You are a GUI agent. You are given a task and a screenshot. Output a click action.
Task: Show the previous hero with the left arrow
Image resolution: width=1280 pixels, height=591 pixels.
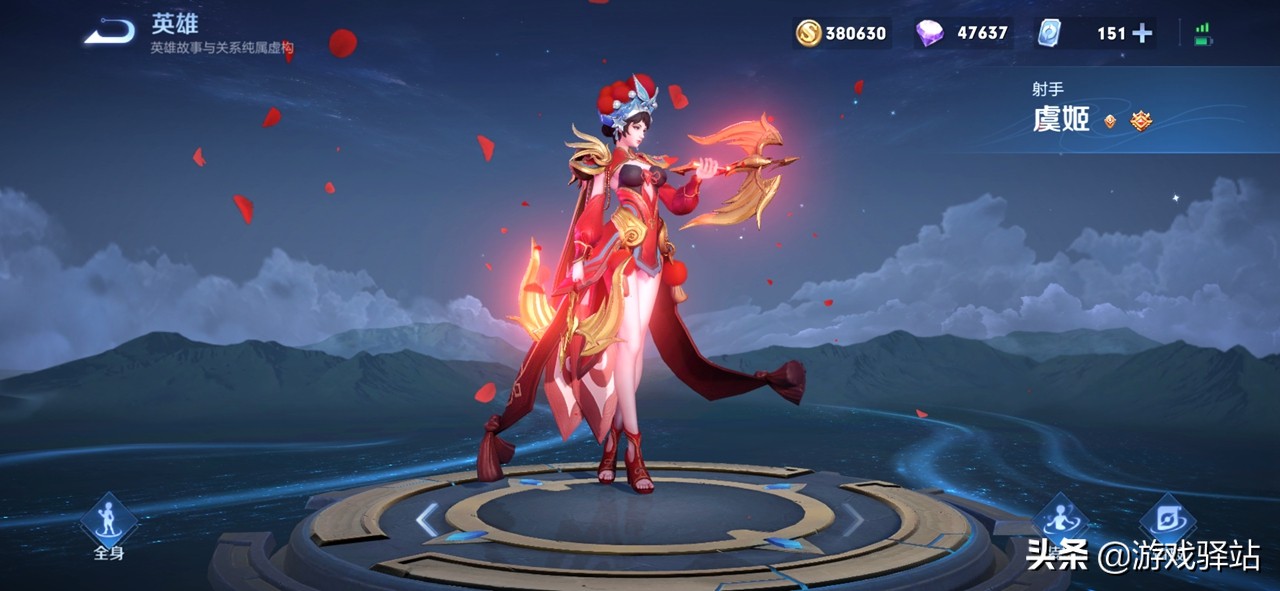point(427,519)
